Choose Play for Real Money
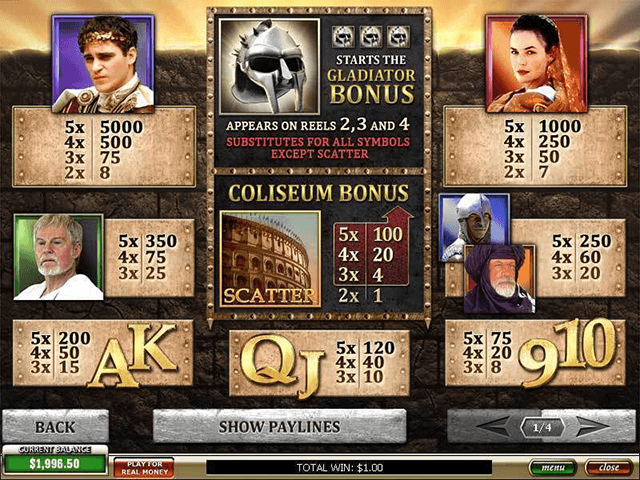The image size is (640, 480). [x=143, y=467]
